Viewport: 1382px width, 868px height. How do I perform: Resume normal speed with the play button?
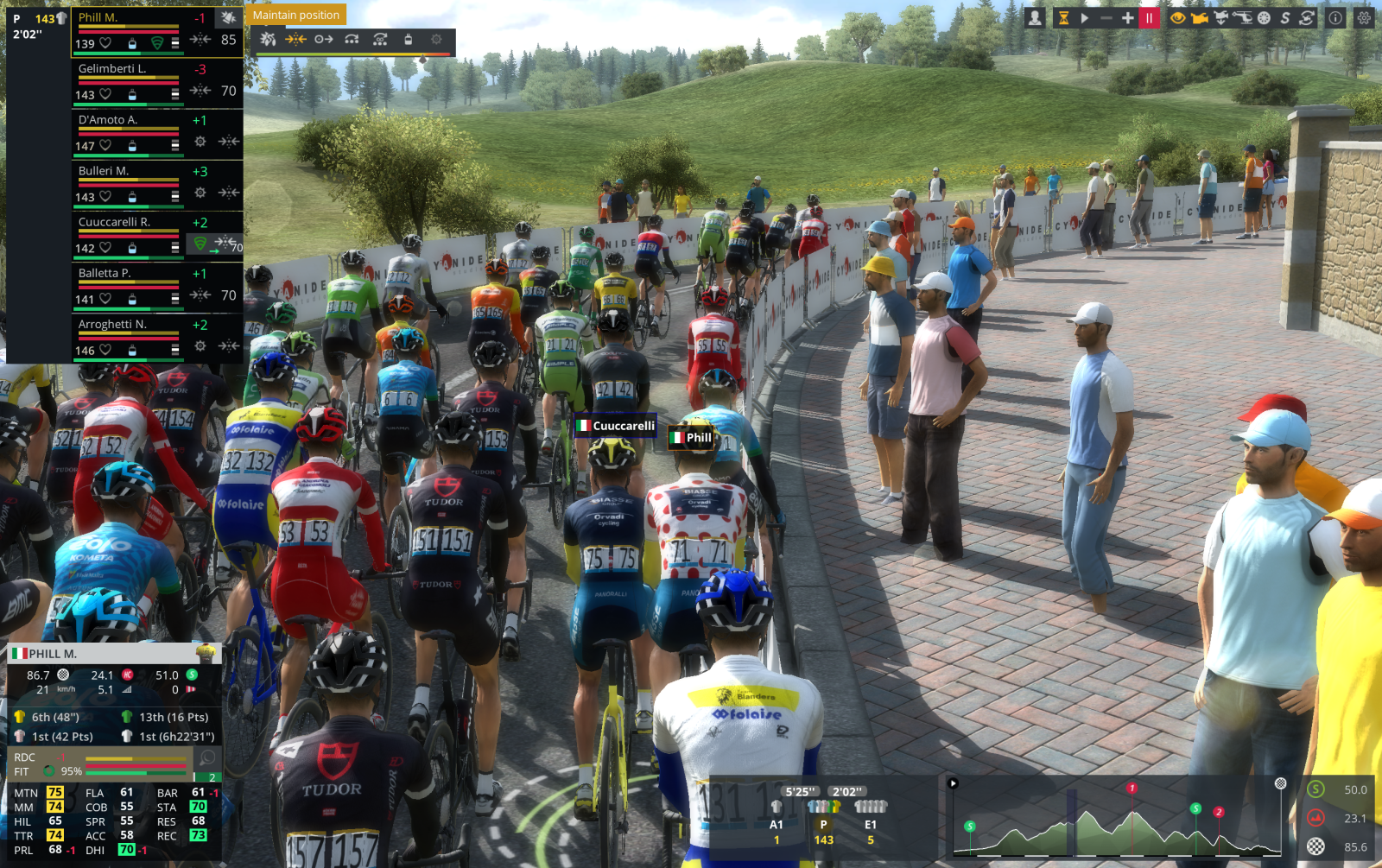click(x=1085, y=17)
